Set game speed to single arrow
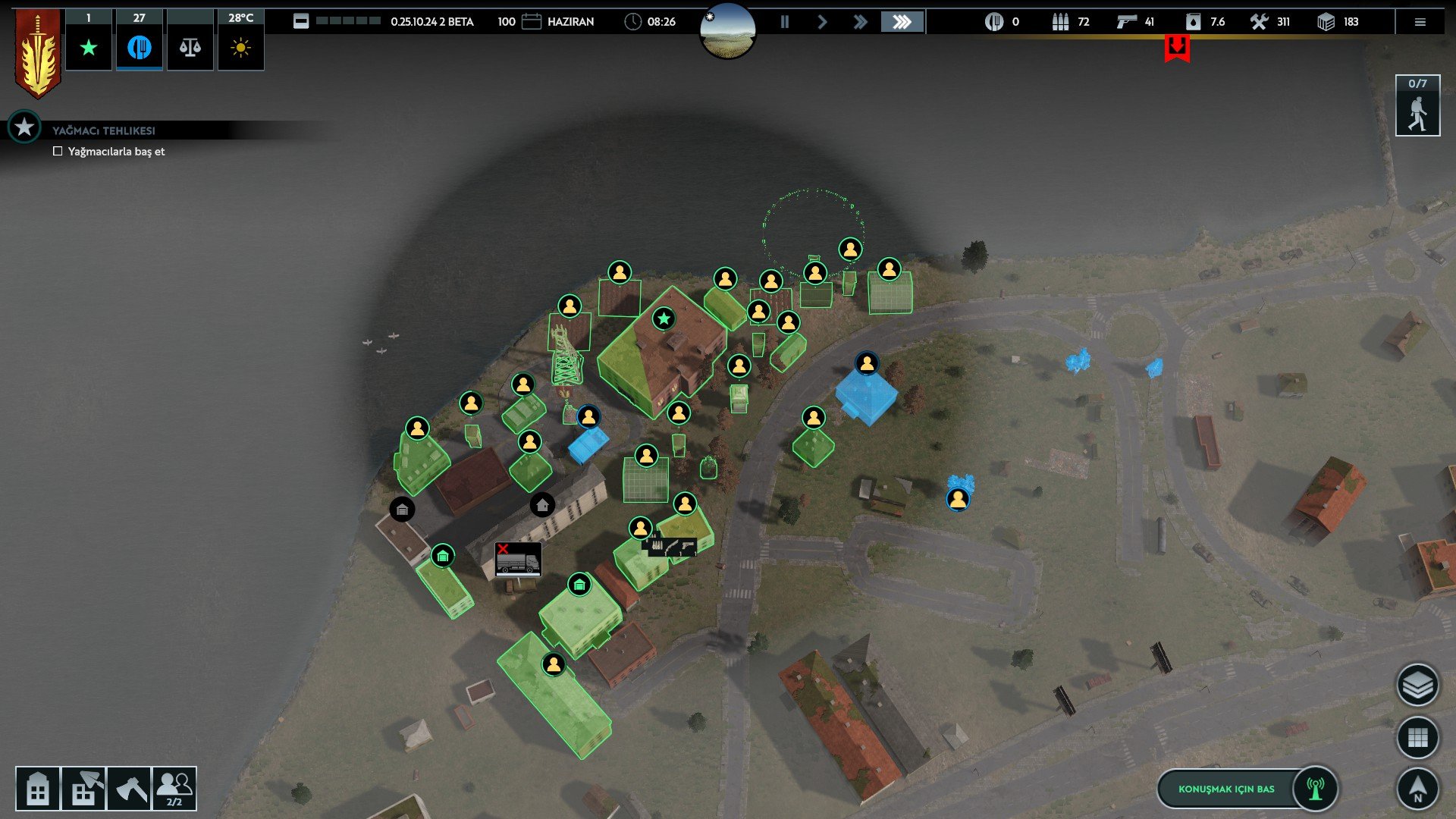Screen dimensions: 1456x819 [x=822, y=22]
